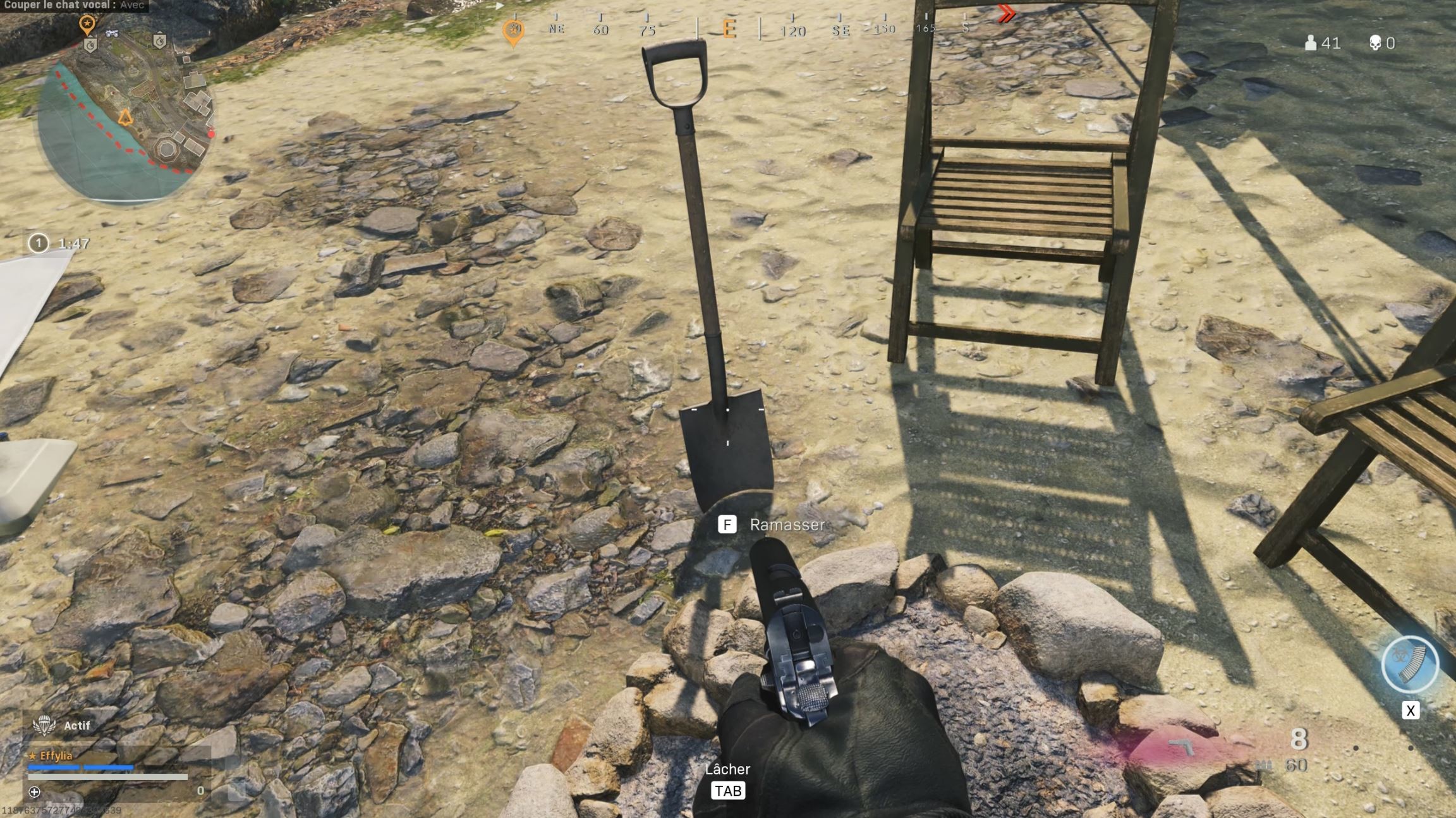Toggle the orange waypoint marker on the compass
Viewport: 1456px width, 818px height.
(x=514, y=30)
